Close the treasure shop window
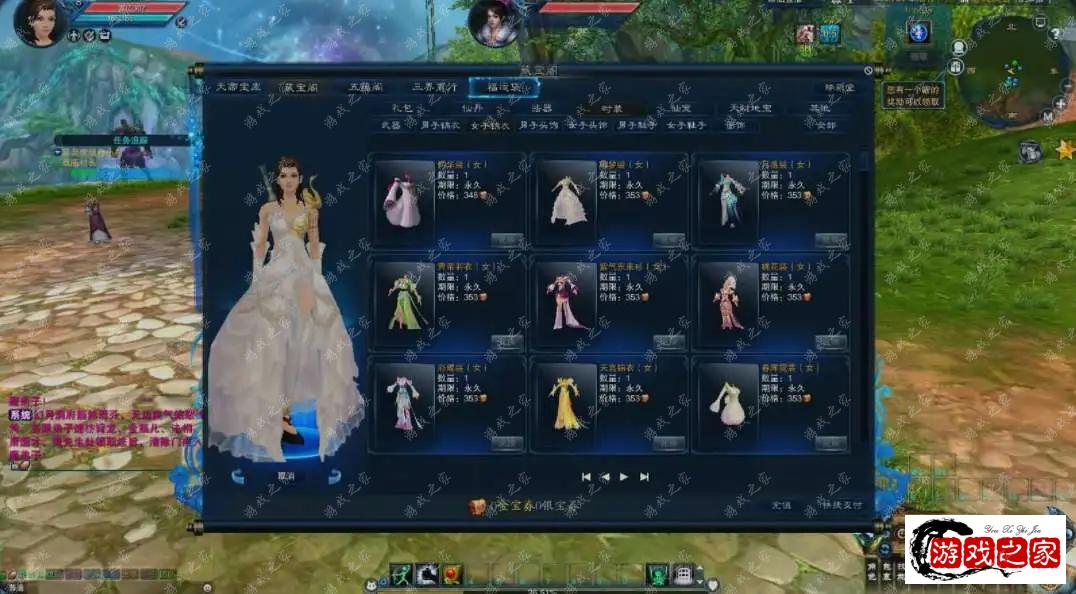 [x=868, y=72]
